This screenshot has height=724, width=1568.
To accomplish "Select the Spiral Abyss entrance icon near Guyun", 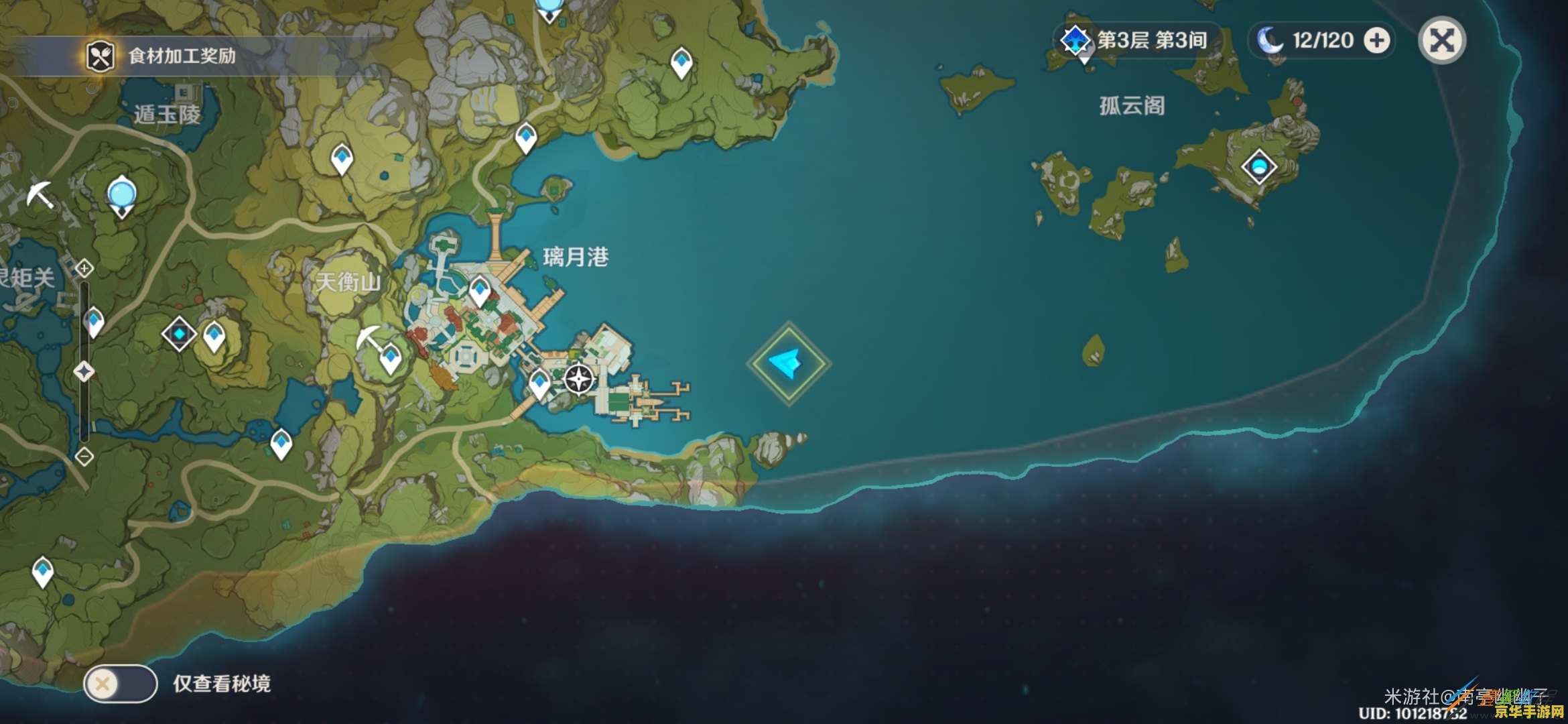I will [1075, 39].
